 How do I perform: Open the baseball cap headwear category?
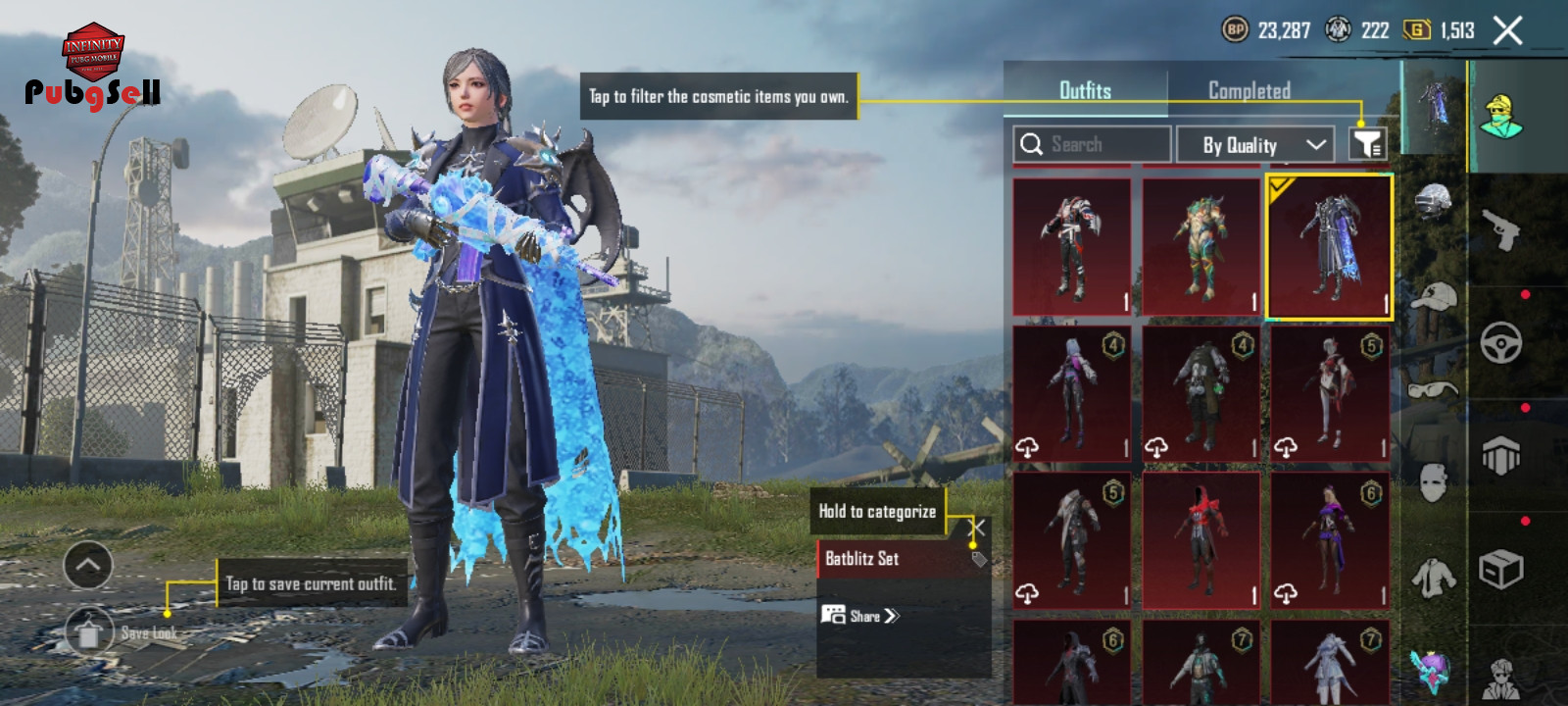1433,296
